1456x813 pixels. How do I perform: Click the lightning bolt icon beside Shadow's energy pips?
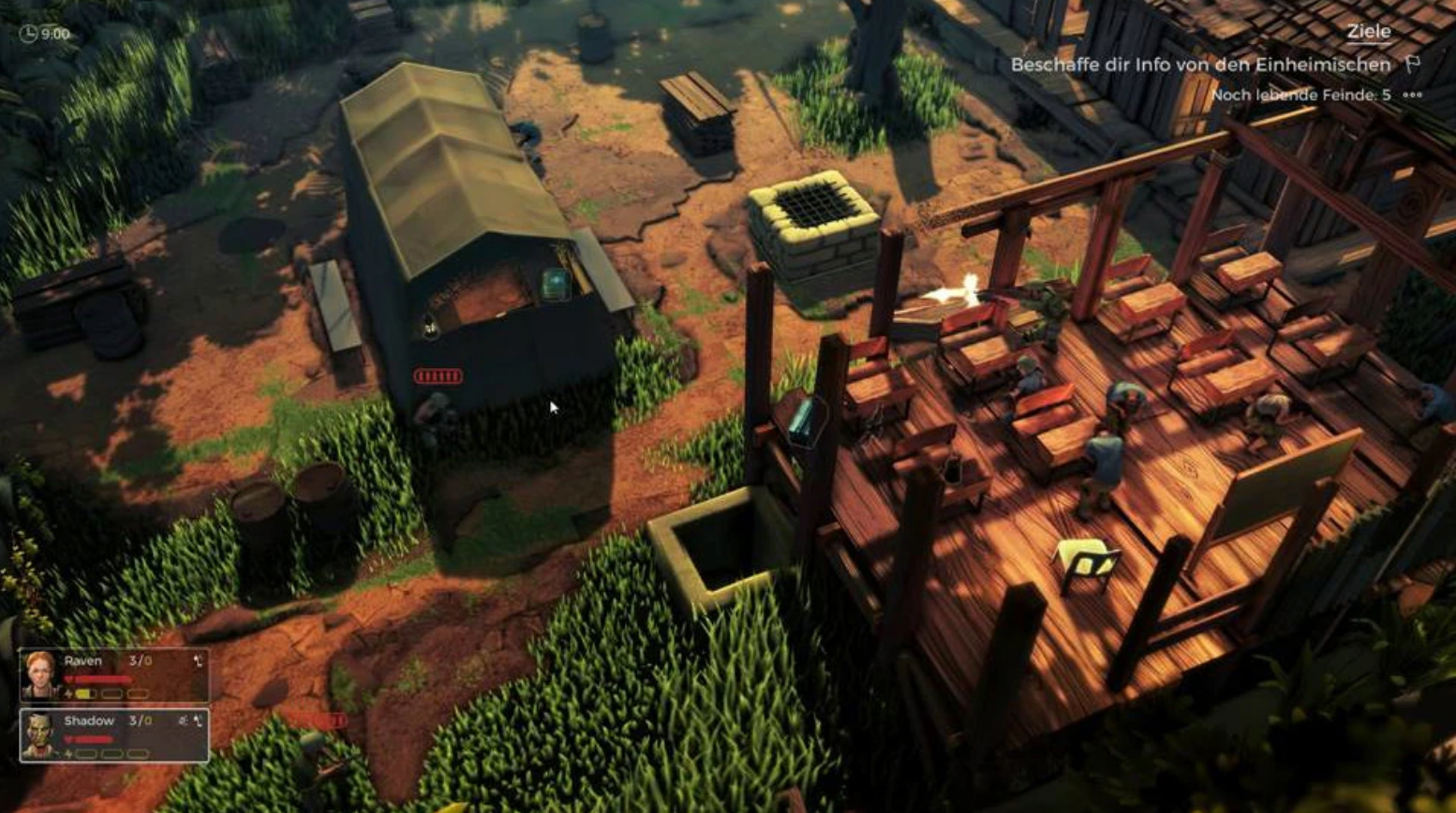[67, 753]
